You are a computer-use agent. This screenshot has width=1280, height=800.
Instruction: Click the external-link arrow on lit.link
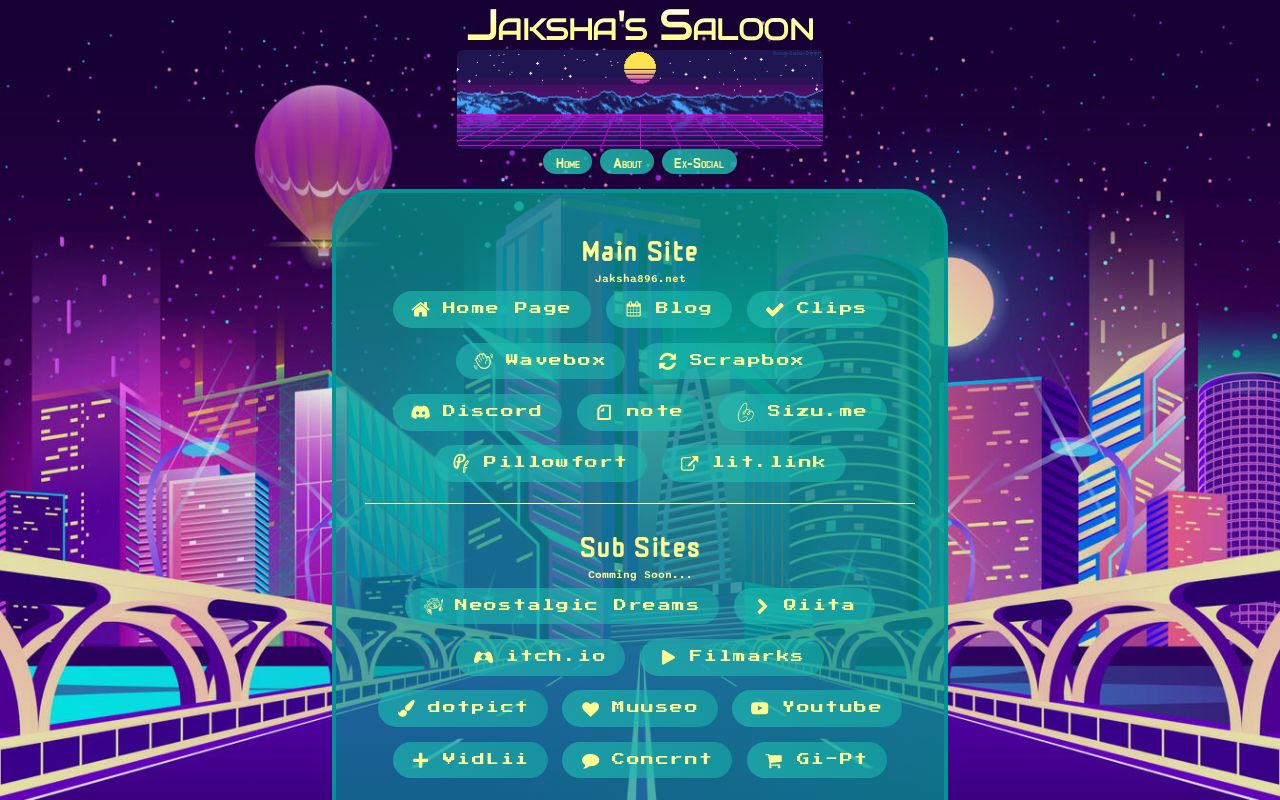click(x=688, y=462)
